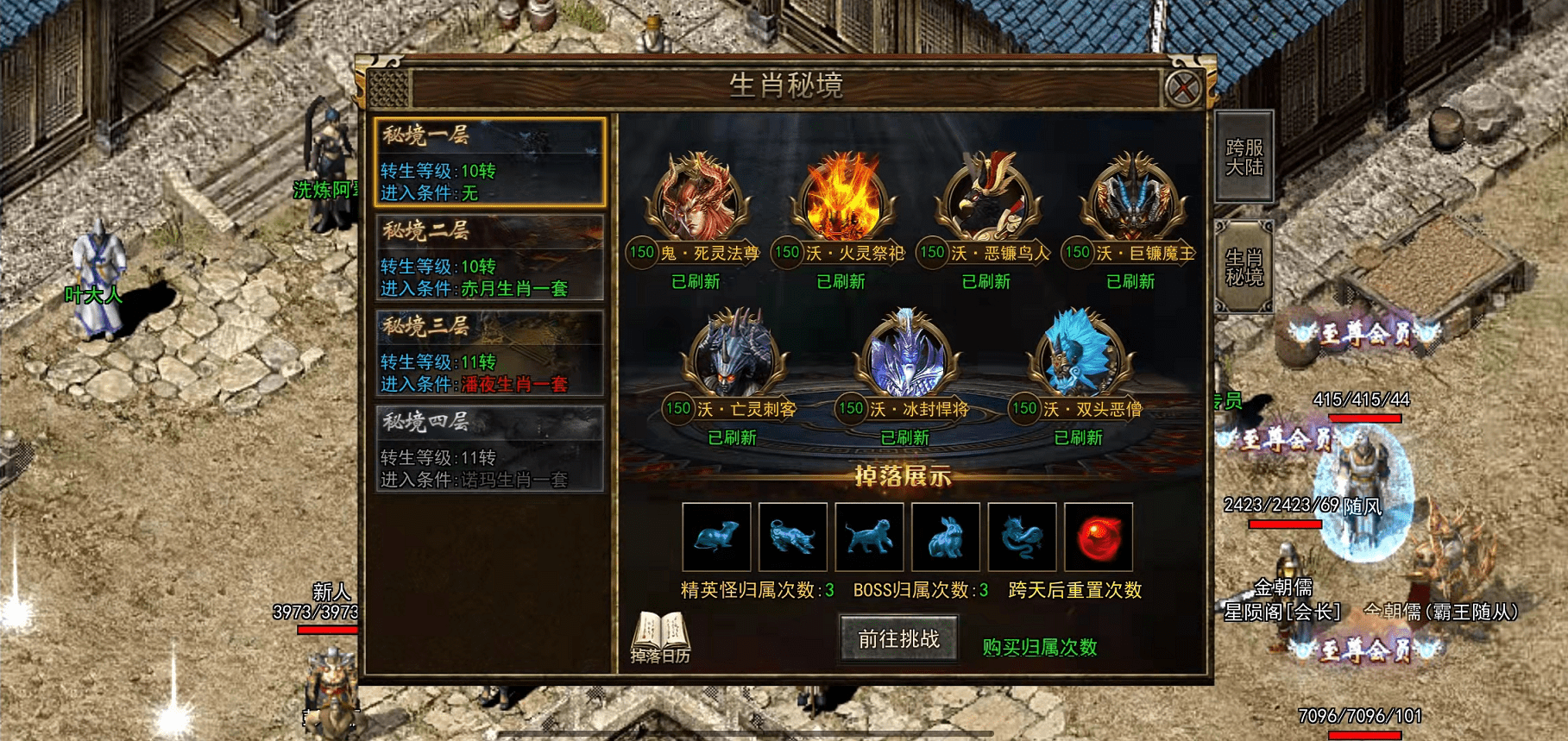
Task: Select the 沃·冰封悍将 boss portrait
Action: pos(905,355)
